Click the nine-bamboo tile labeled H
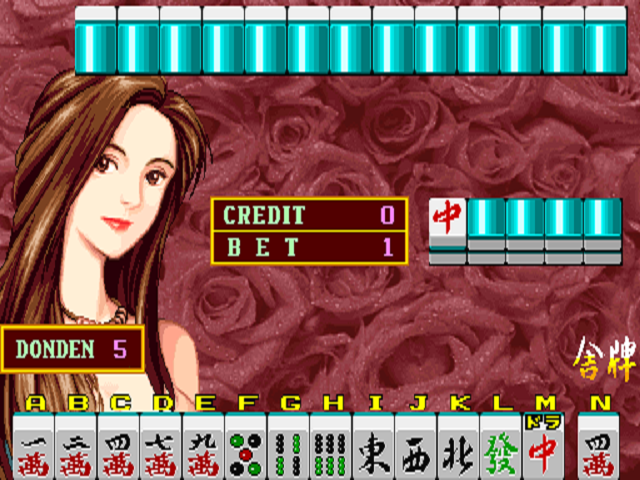Image resolution: width=640 pixels, height=480 pixels. (331, 448)
